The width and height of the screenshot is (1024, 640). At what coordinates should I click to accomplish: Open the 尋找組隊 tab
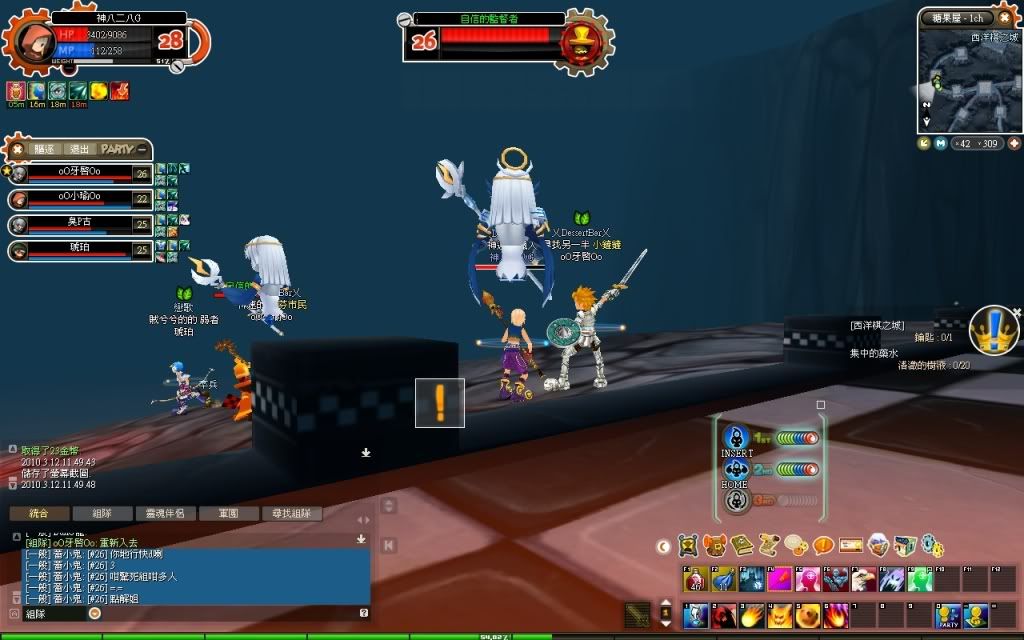click(291, 514)
